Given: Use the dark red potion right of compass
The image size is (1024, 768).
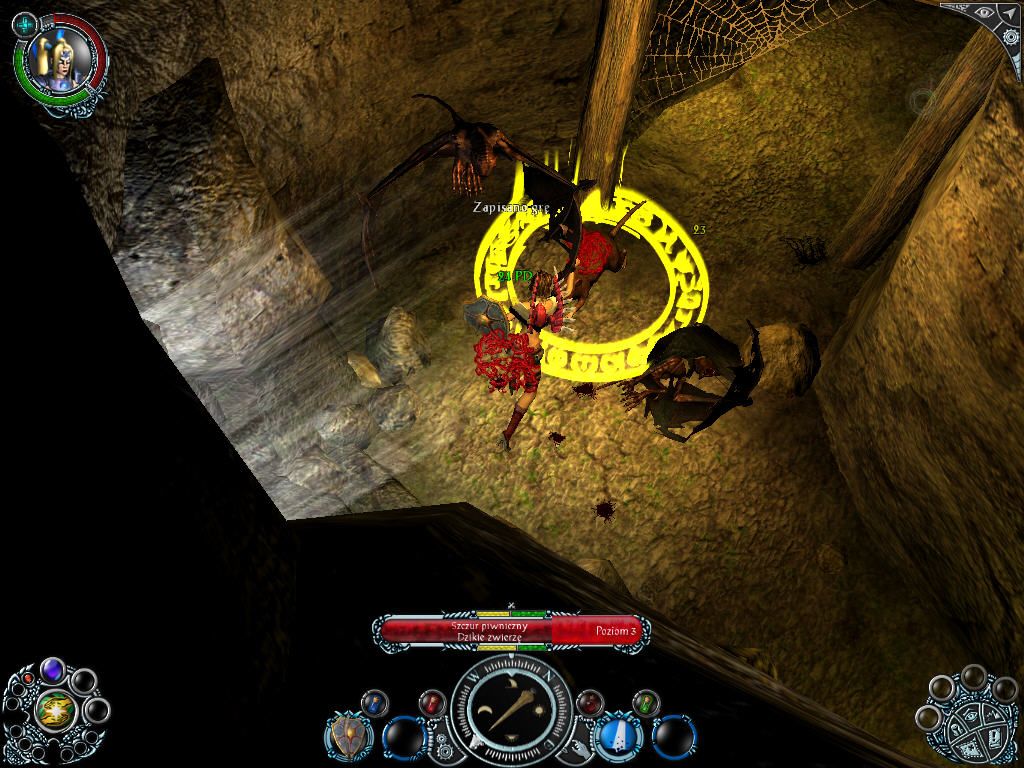Looking at the screenshot, I should pyautogui.click(x=590, y=702).
